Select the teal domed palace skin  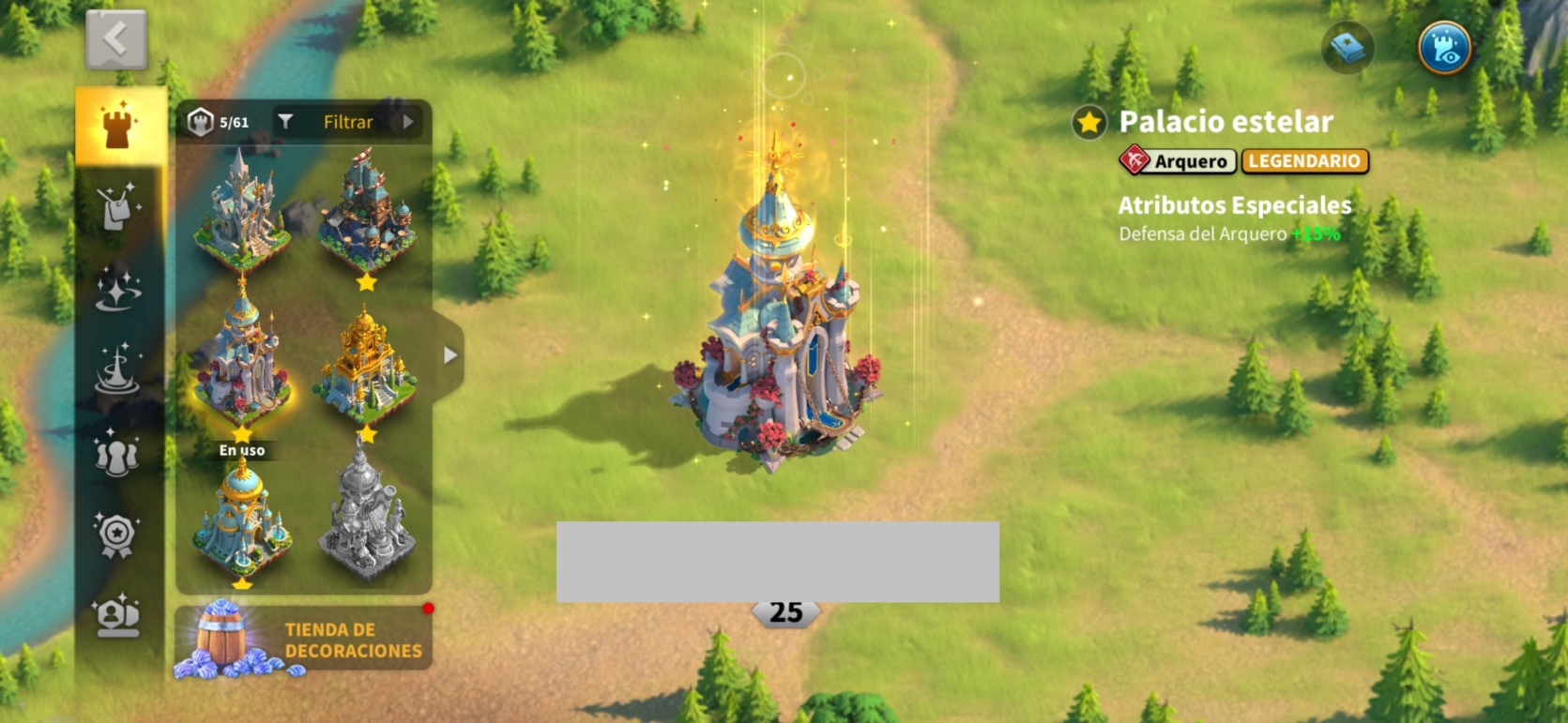[241, 519]
